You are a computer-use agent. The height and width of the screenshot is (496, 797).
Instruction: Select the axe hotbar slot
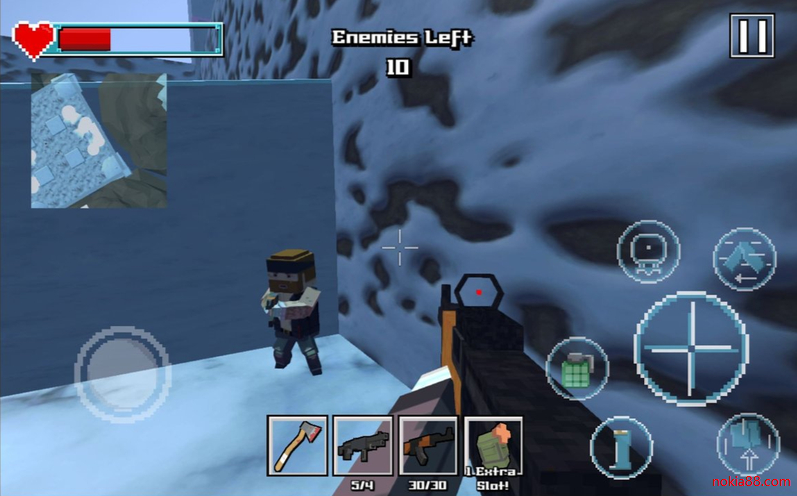point(298,445)
